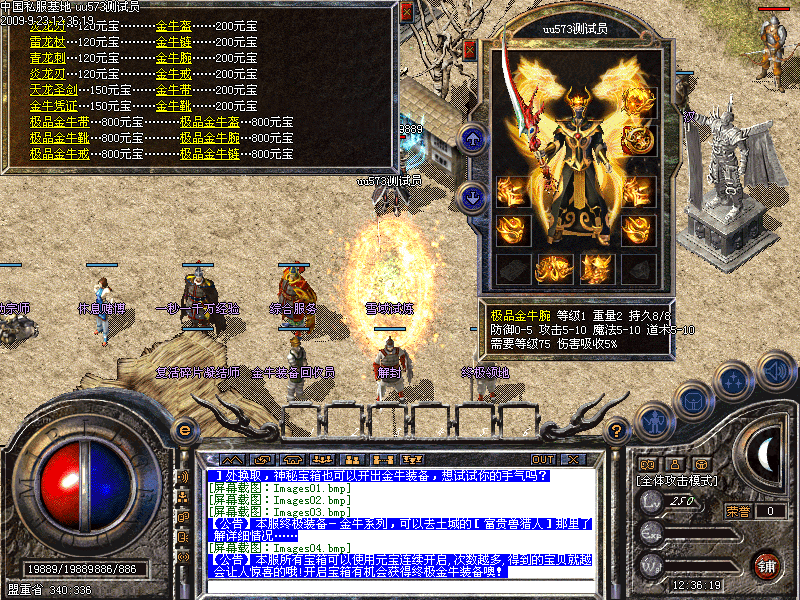This screenshot has height=600, width=800.
Task: Click the down arrow on character panel
Action: [472, 195]
